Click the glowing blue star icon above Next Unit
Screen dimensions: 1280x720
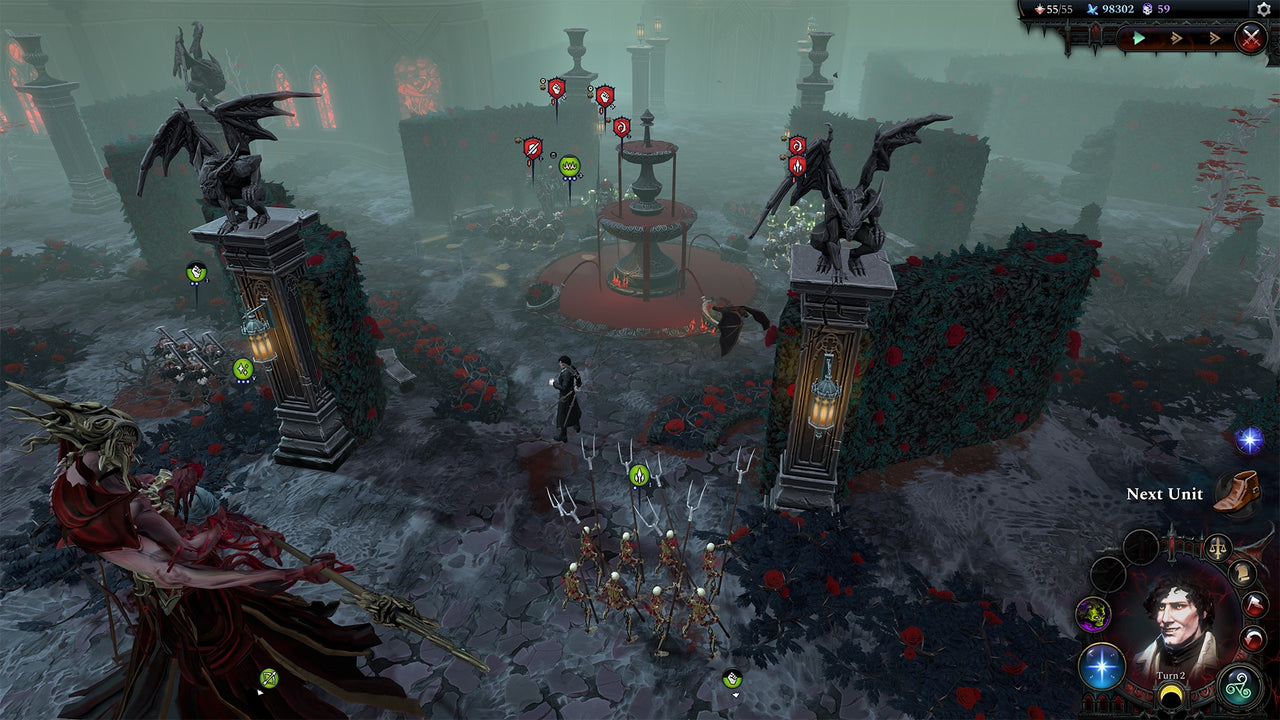(1247, 438)
